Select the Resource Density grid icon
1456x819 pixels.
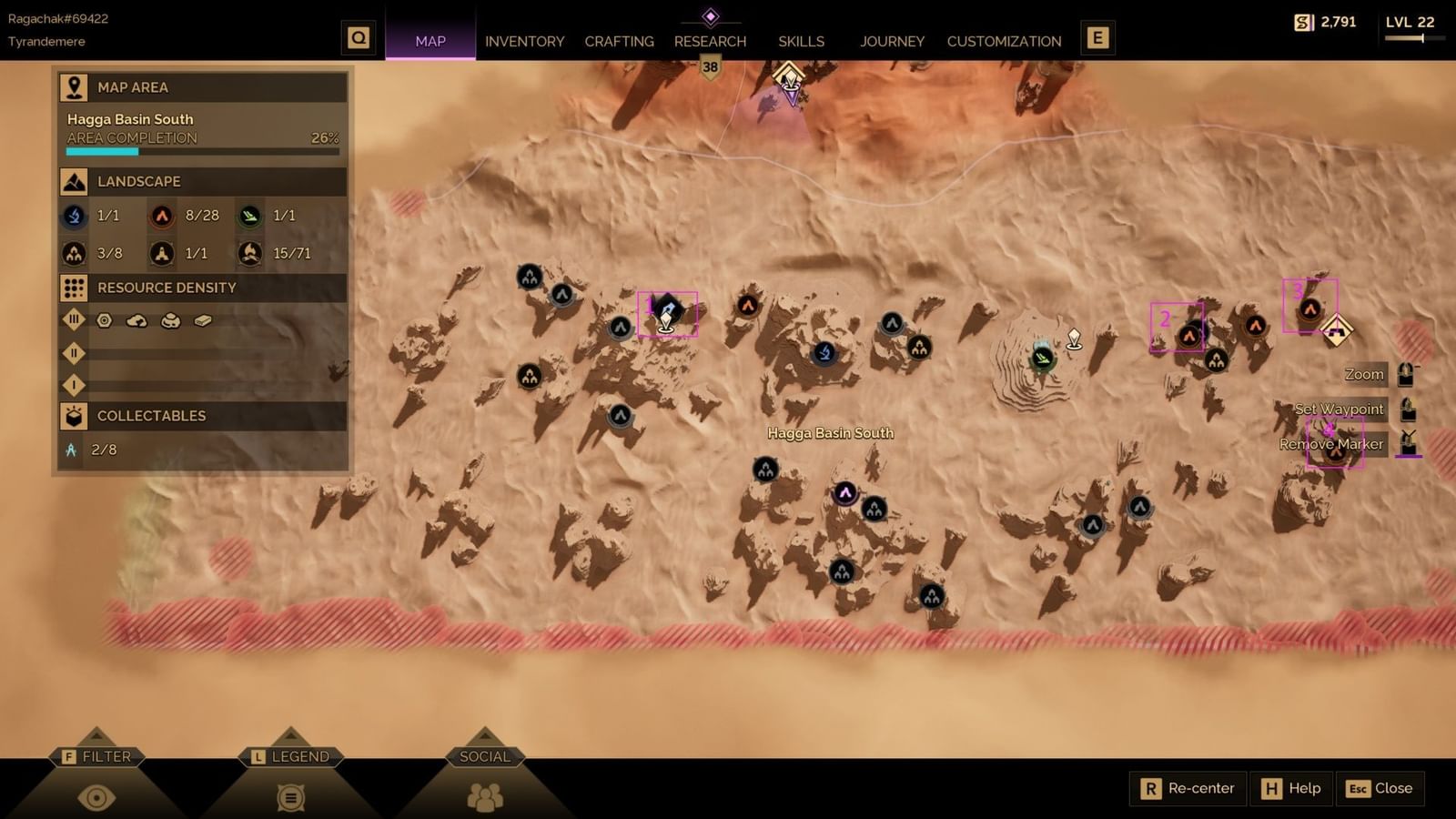point(74,288)
